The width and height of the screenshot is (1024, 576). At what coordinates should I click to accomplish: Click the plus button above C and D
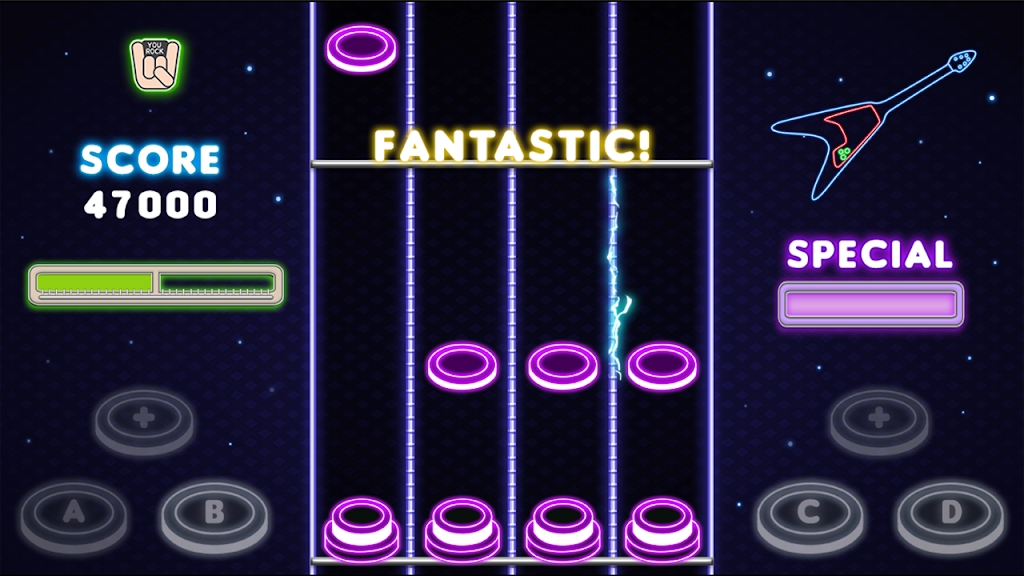pyautogui.click(x=879, y=418)
